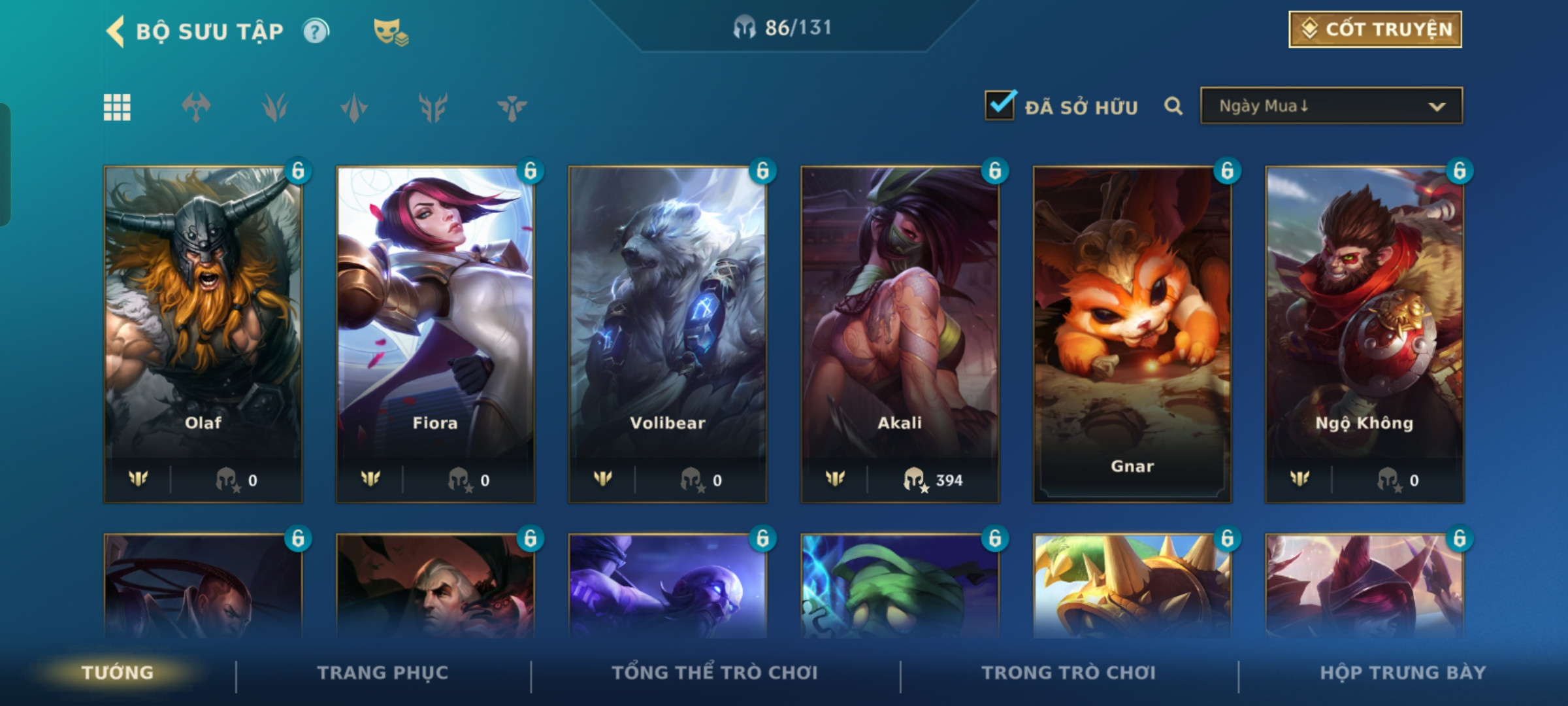Pick the Akali champion card
Screen dimensions: 1568x706
900,333
